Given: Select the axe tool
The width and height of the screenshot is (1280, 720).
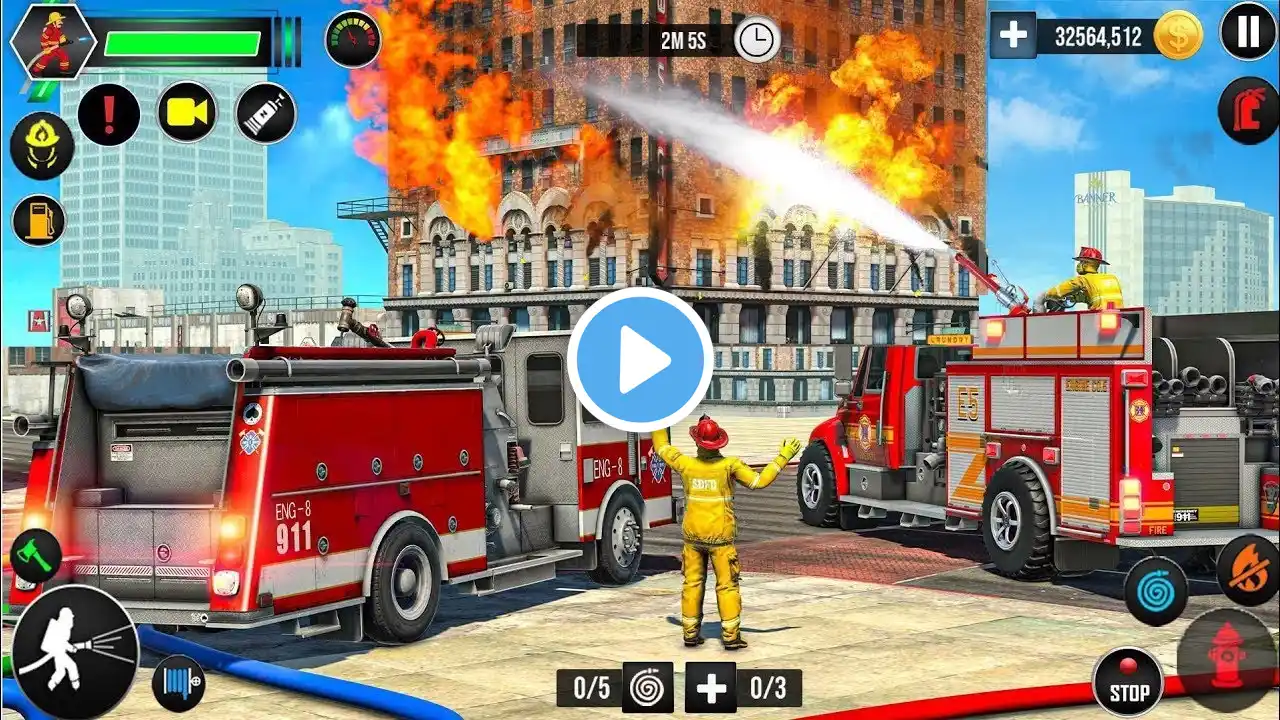Looking at the screenshot, I should pos(35,555).
